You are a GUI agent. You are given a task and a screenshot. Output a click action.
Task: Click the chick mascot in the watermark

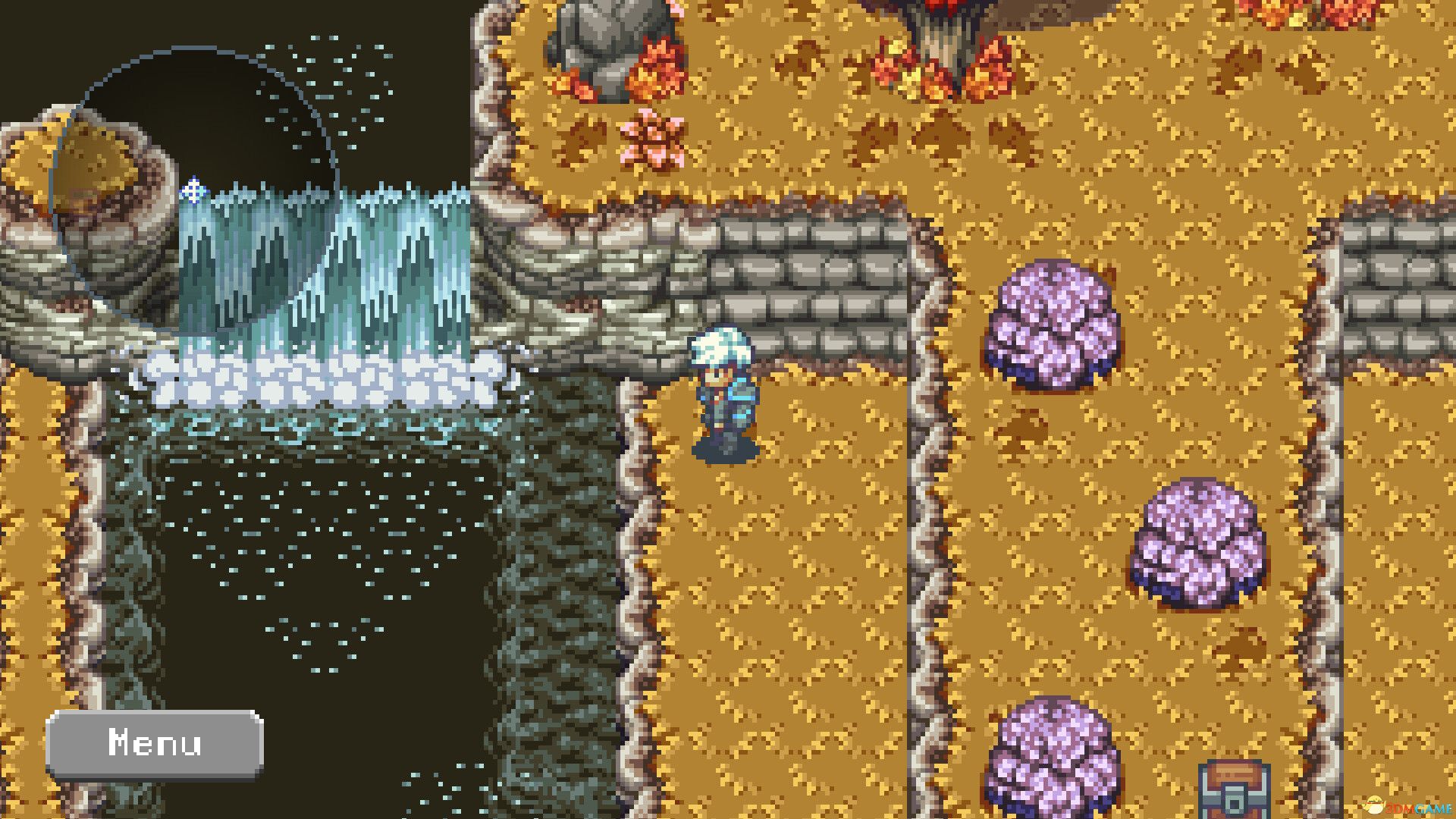[x=1374, y=805]
